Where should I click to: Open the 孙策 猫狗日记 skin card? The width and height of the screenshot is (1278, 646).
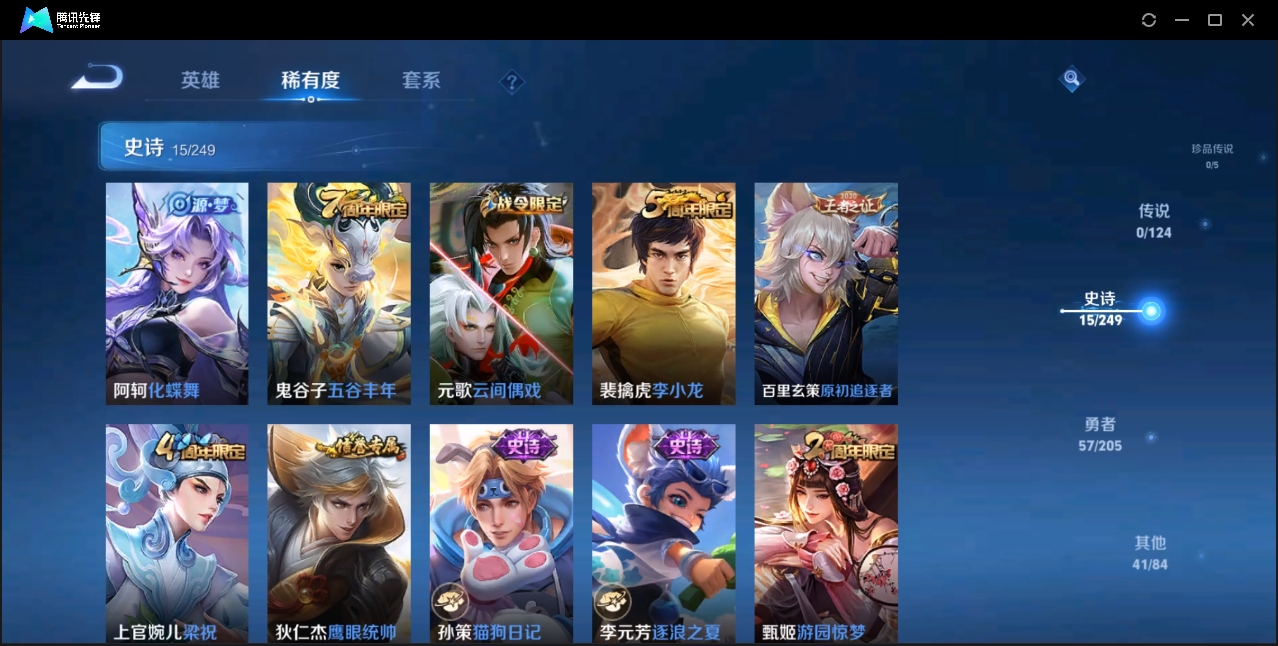click(x=501, y=532)
